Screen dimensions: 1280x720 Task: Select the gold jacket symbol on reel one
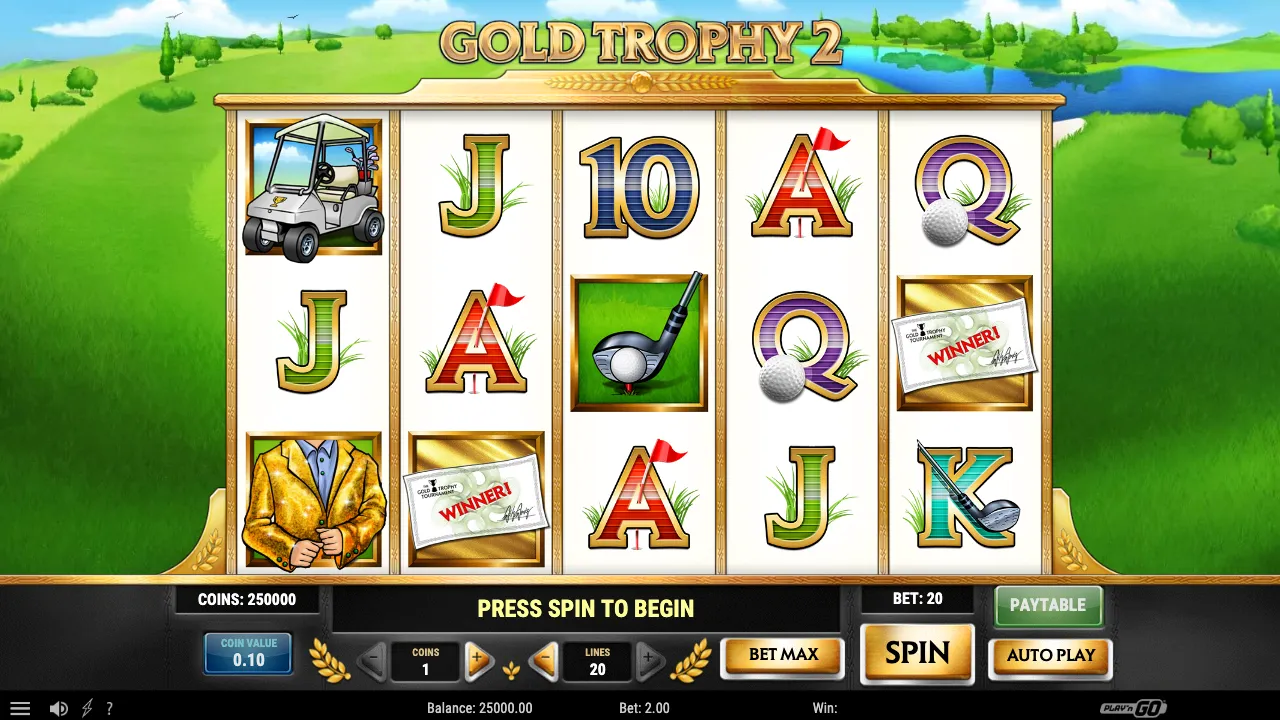pos(313,497)
